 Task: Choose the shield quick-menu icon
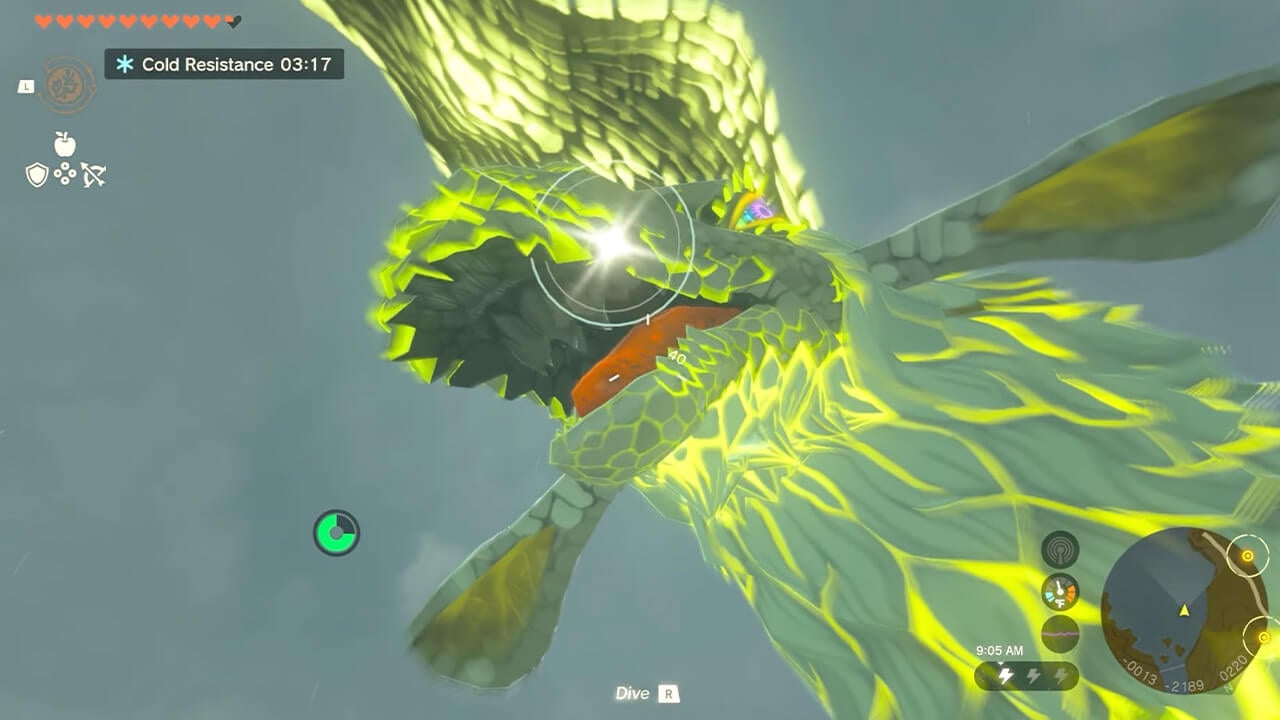37,176
